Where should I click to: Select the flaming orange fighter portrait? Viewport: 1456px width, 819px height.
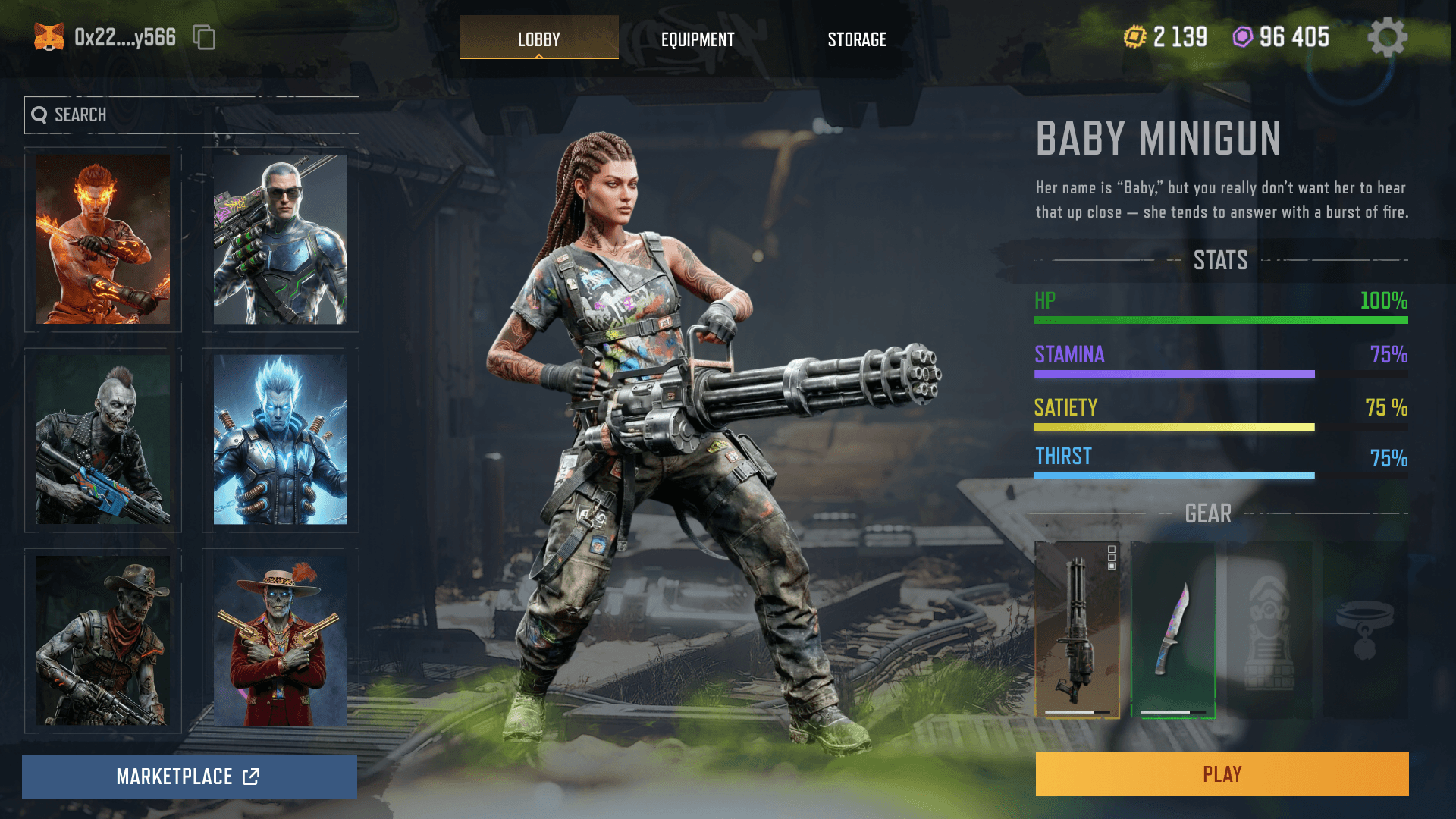pyautogui.click(x=103, y=240)
